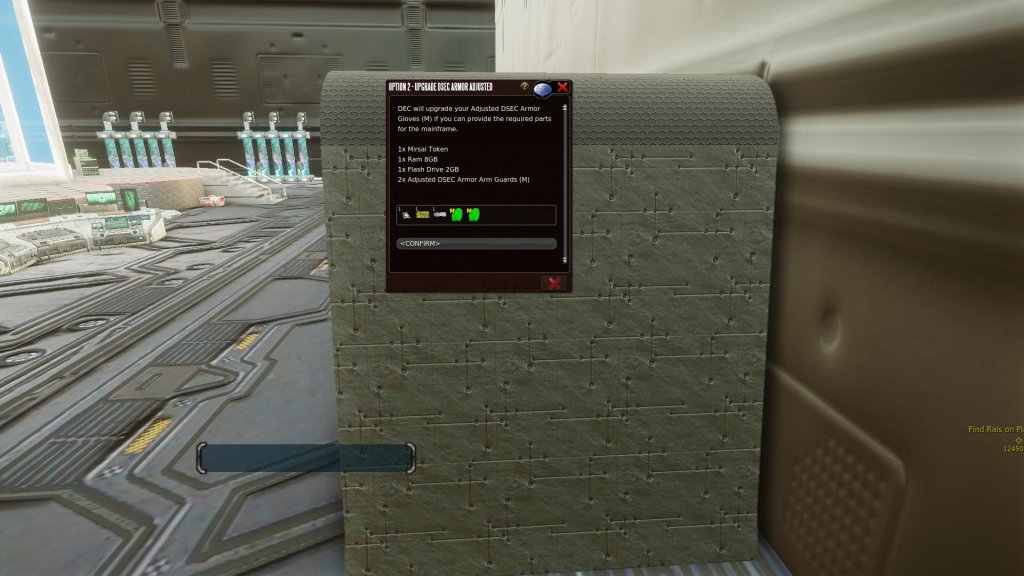Image resolution: width=1024 pixels, height=576 pixels.
Task: Select the Ram 8GB item icon
Action: tap(423, 214)
